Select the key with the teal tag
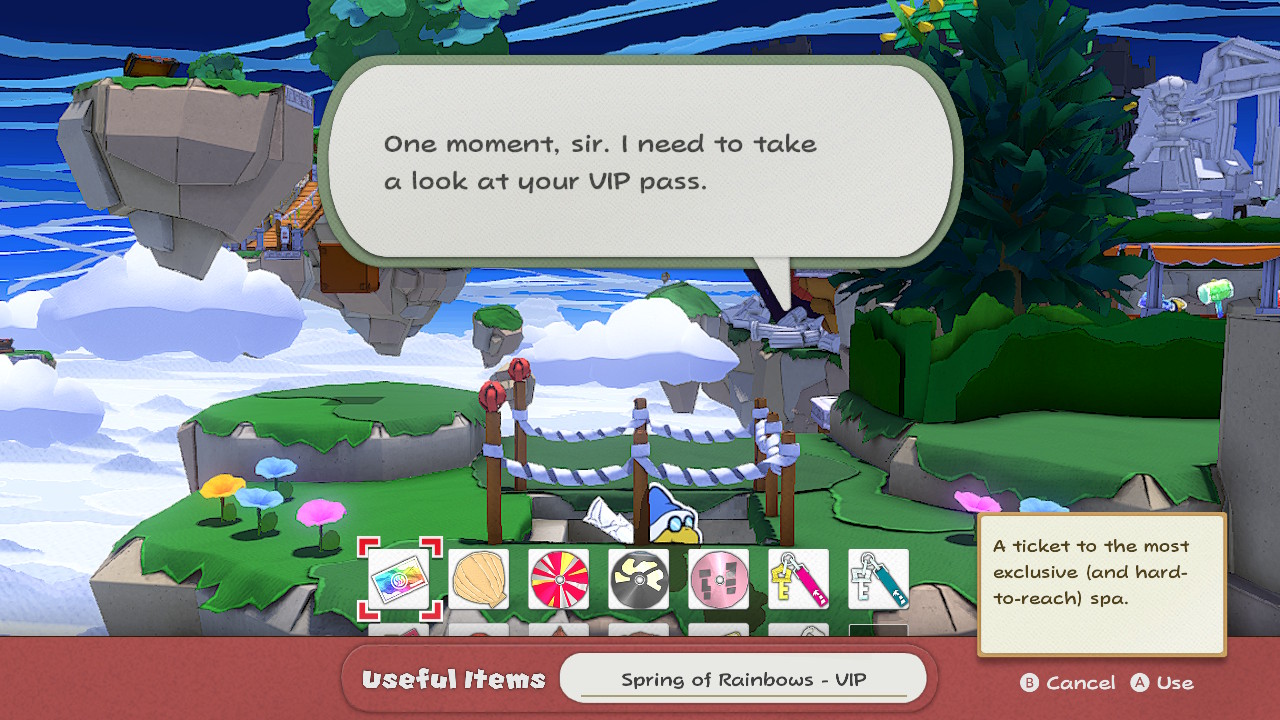The width and height of the screenshot is (1280, 720). click(x=878, y=577)
